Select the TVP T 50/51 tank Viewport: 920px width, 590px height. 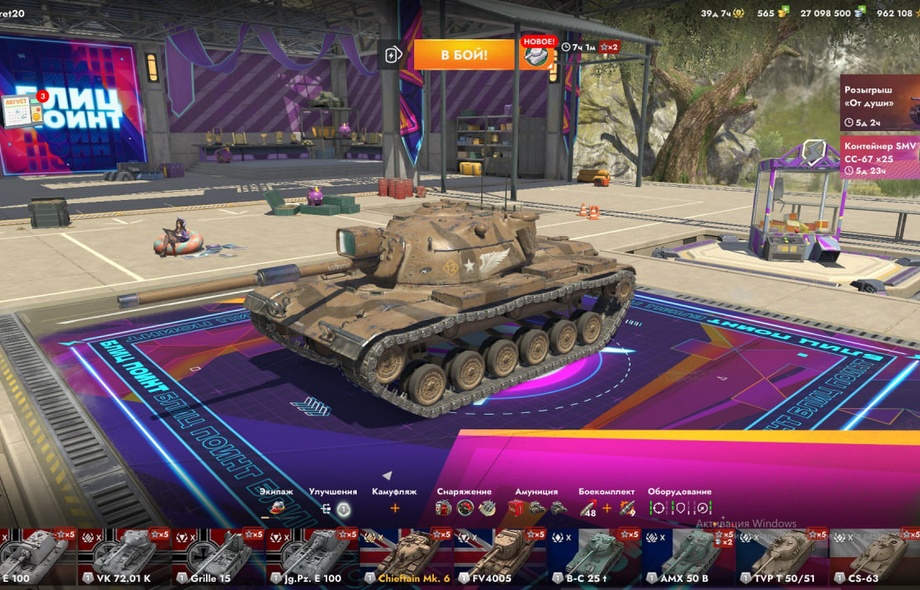pos(781,557)
